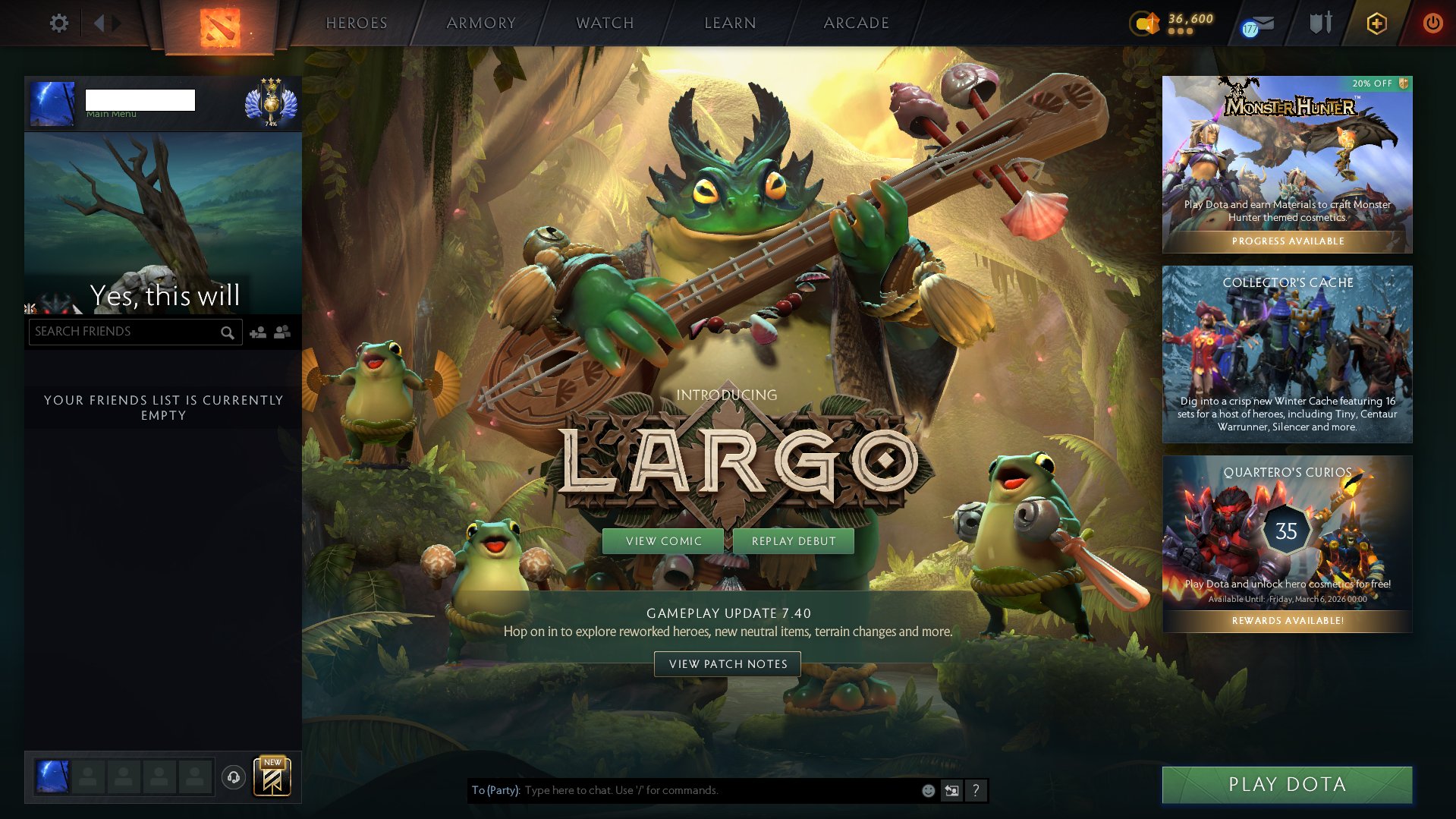Click REPLAY DEBUT for Largo

click(793, 541)
